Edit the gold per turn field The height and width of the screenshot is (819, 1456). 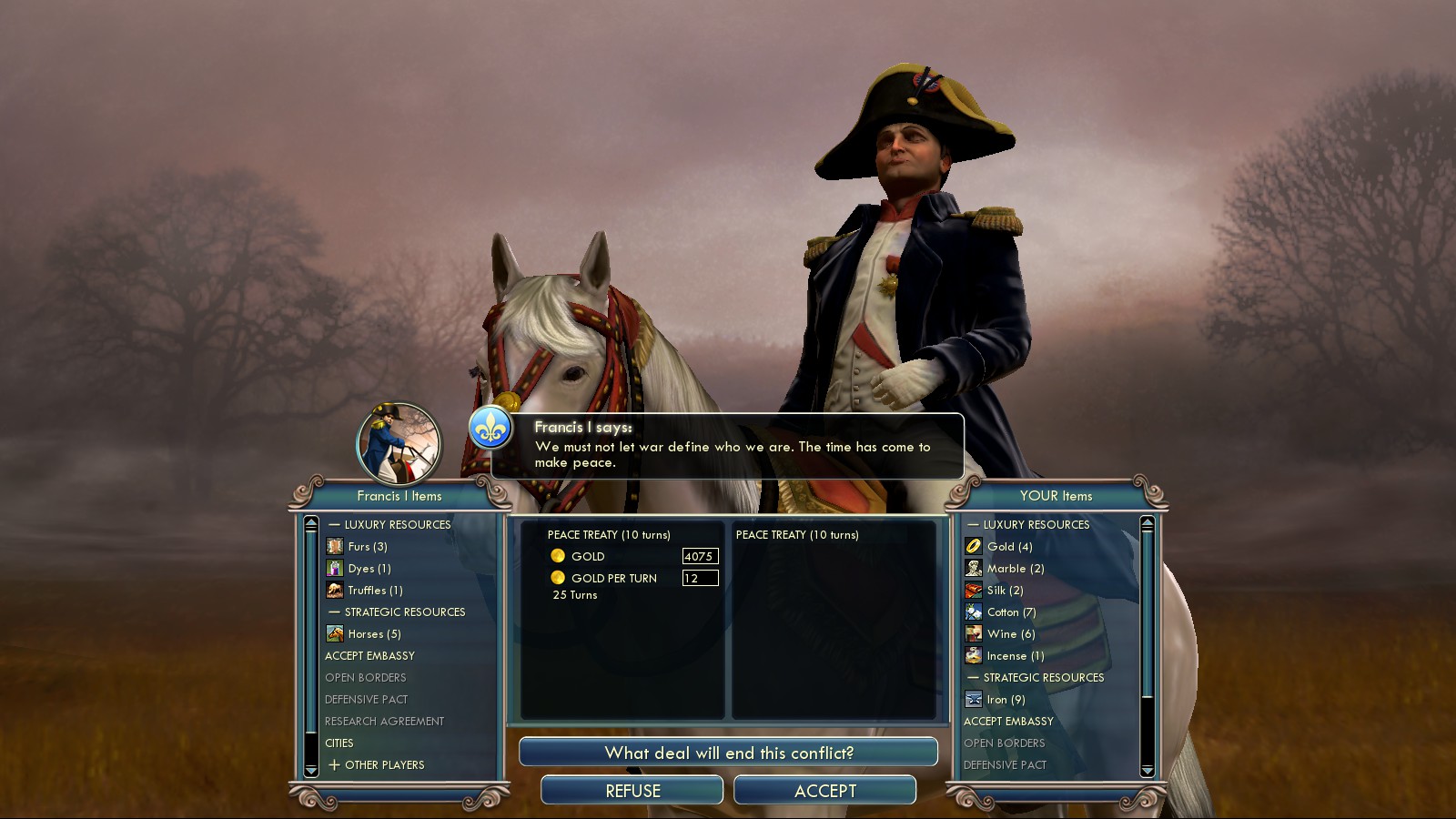point(700,578)
